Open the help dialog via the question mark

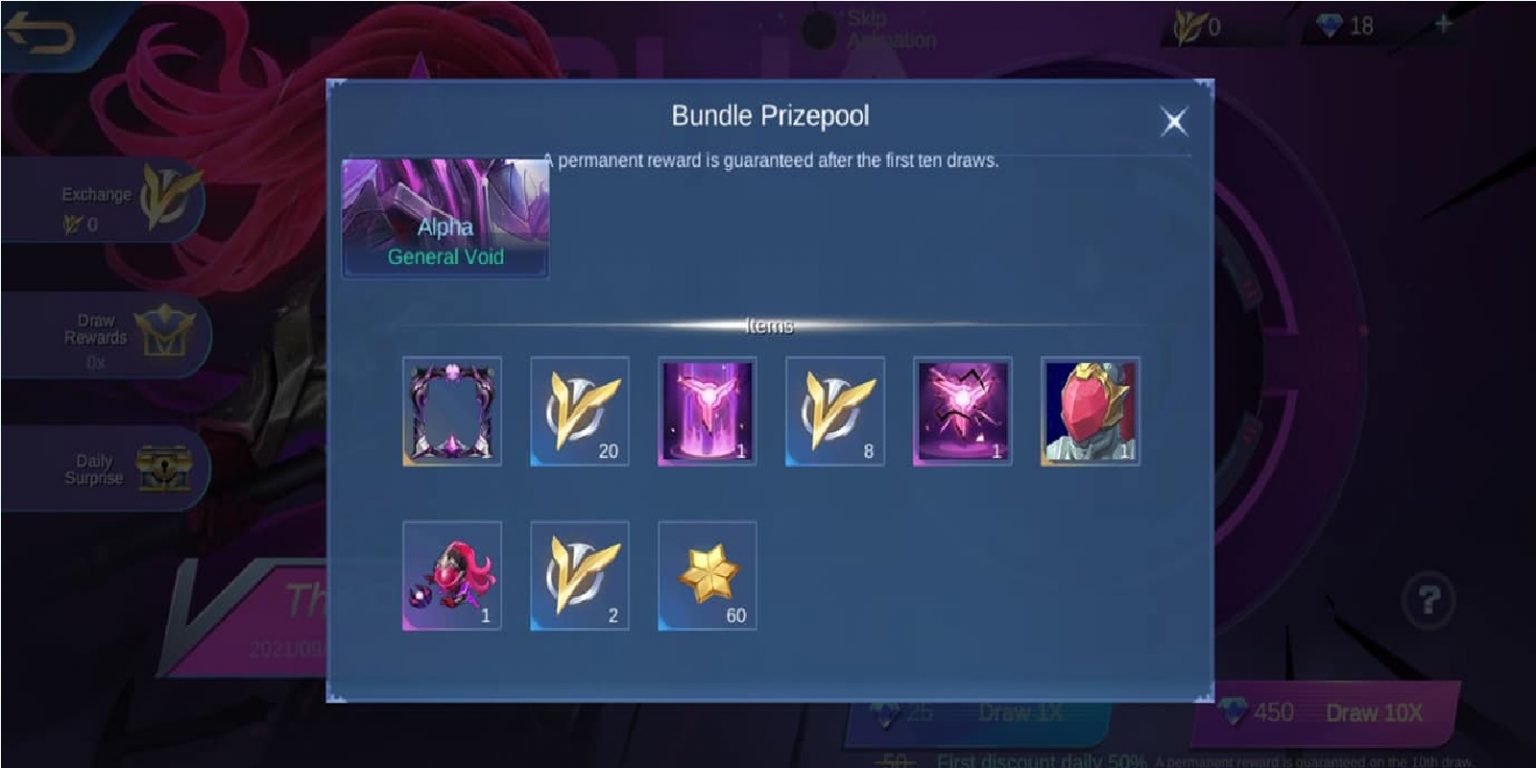click(x=1428, y=597)
